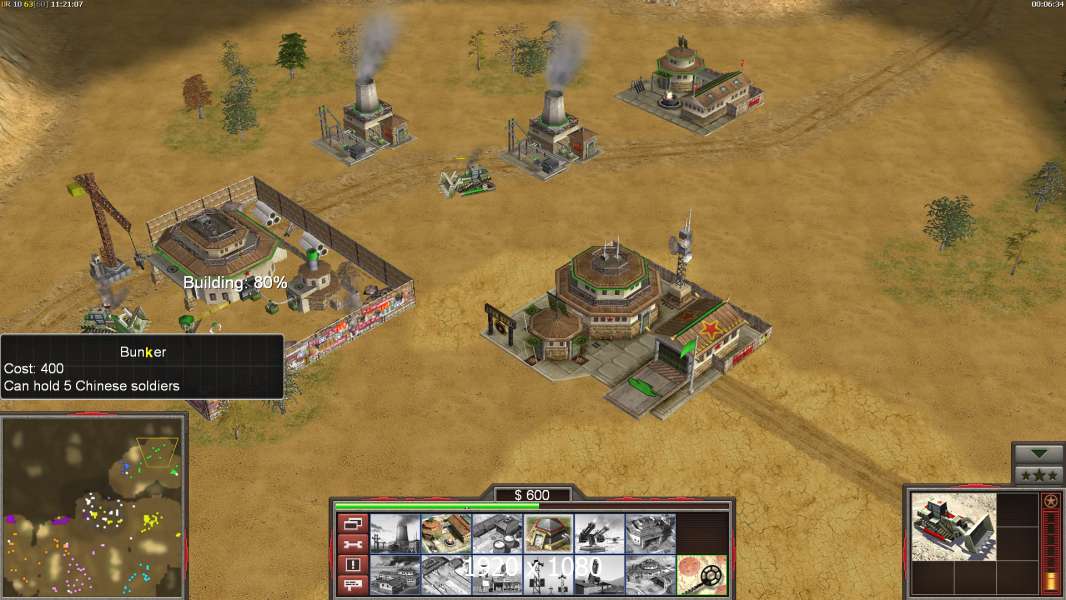Viewport: 1066px width, 600px height.
Task: Pick the Gattling Cannon defense icon
Action: 600,533
